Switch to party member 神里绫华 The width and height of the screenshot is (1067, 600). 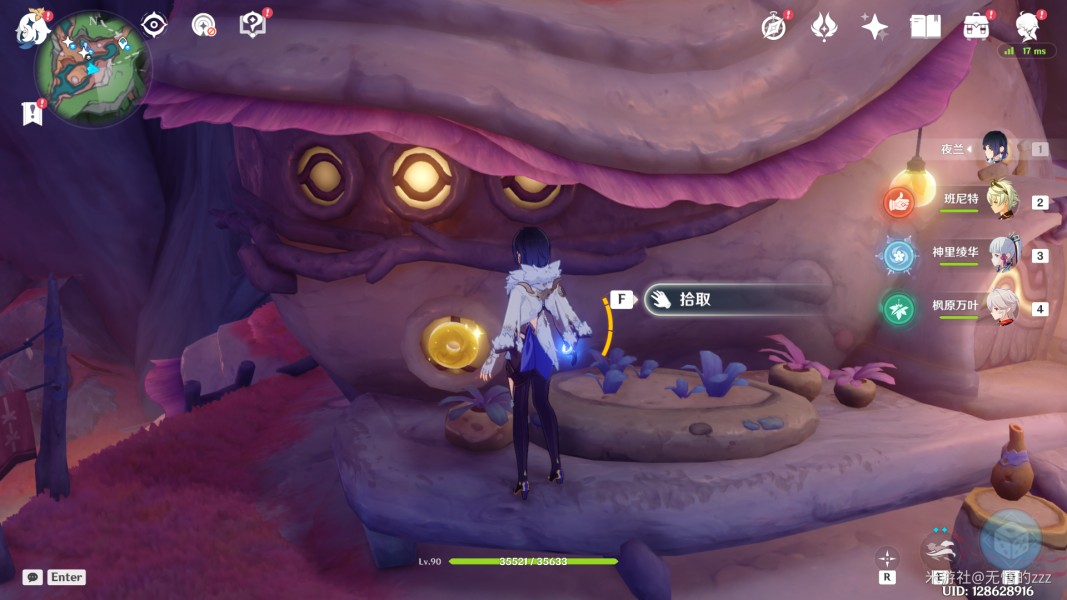(x=1000, y=253)
